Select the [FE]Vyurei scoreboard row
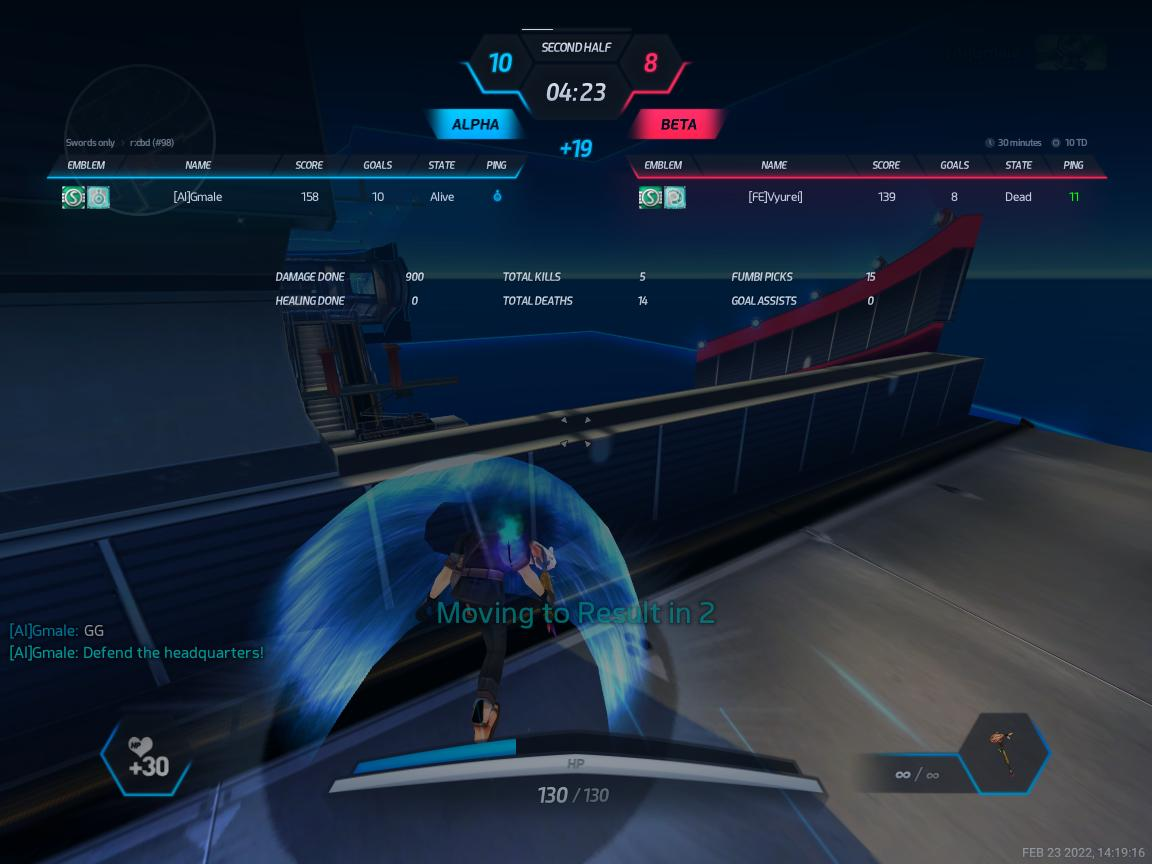Screen dimensions: 1152x864 [868, 197]
